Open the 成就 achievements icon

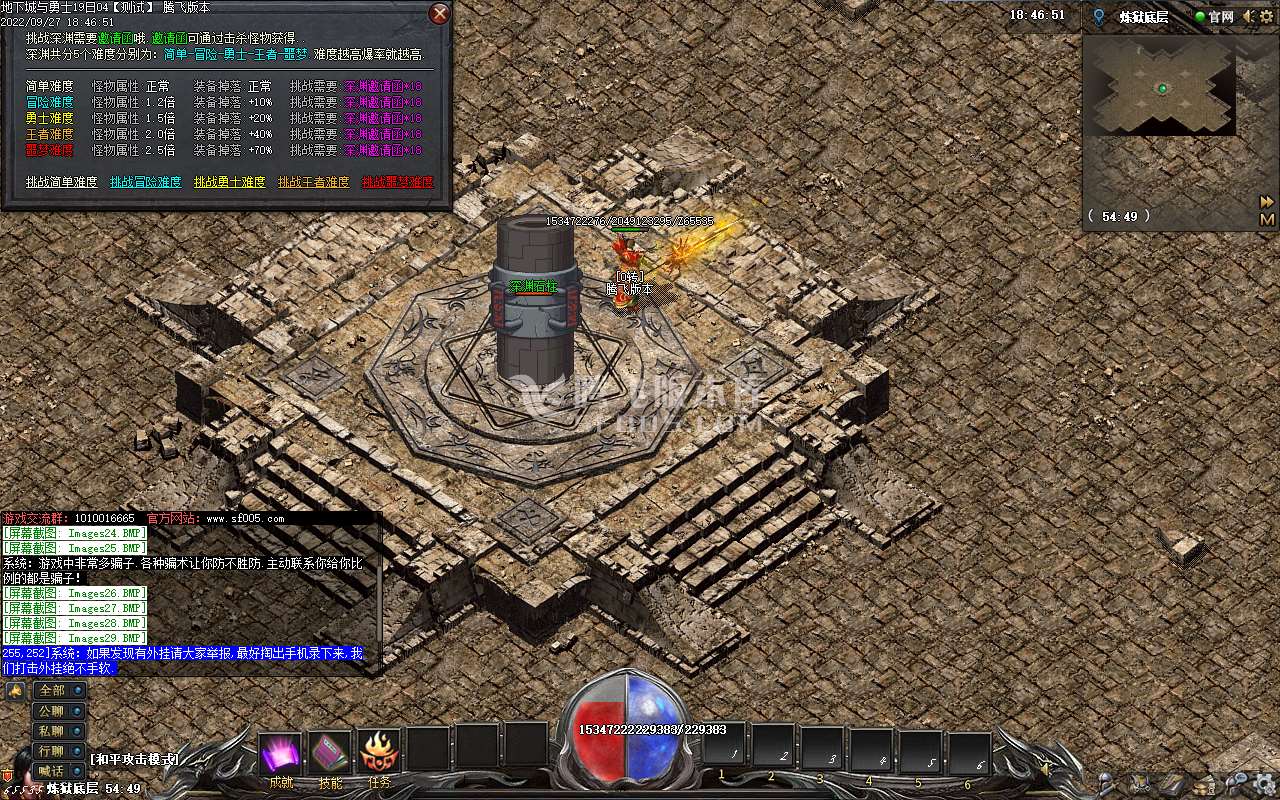[x=281, y=753]
